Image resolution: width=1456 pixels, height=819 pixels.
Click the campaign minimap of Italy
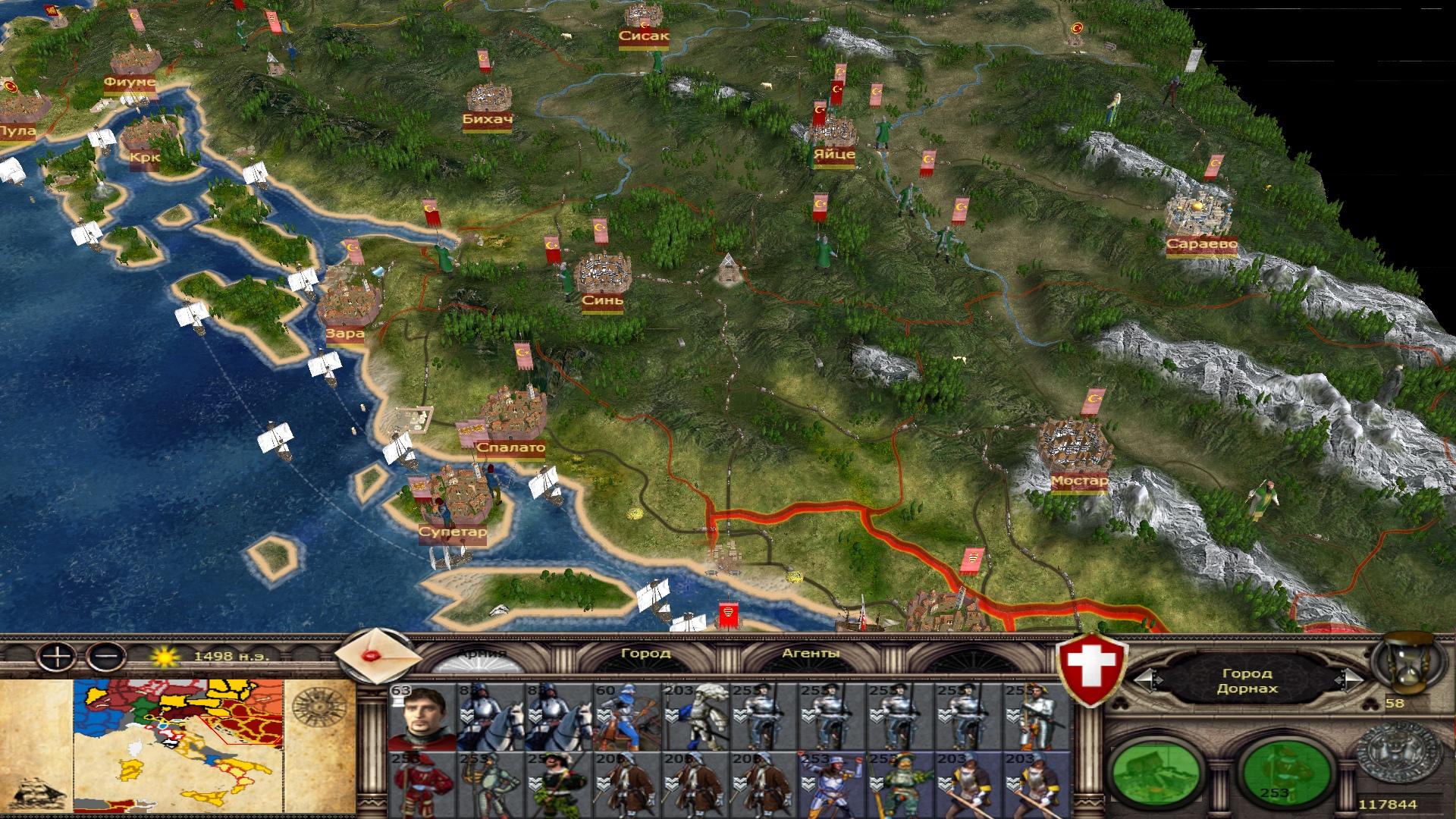tap(179, 749)
